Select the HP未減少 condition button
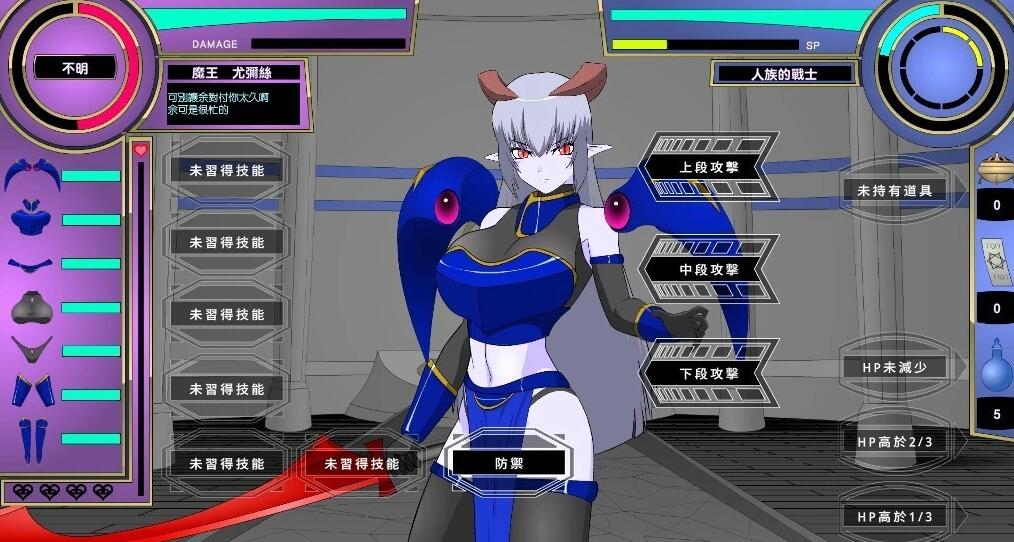Image resolution: width=1014 pixels, height=542 pixels. tap(894, 367)
